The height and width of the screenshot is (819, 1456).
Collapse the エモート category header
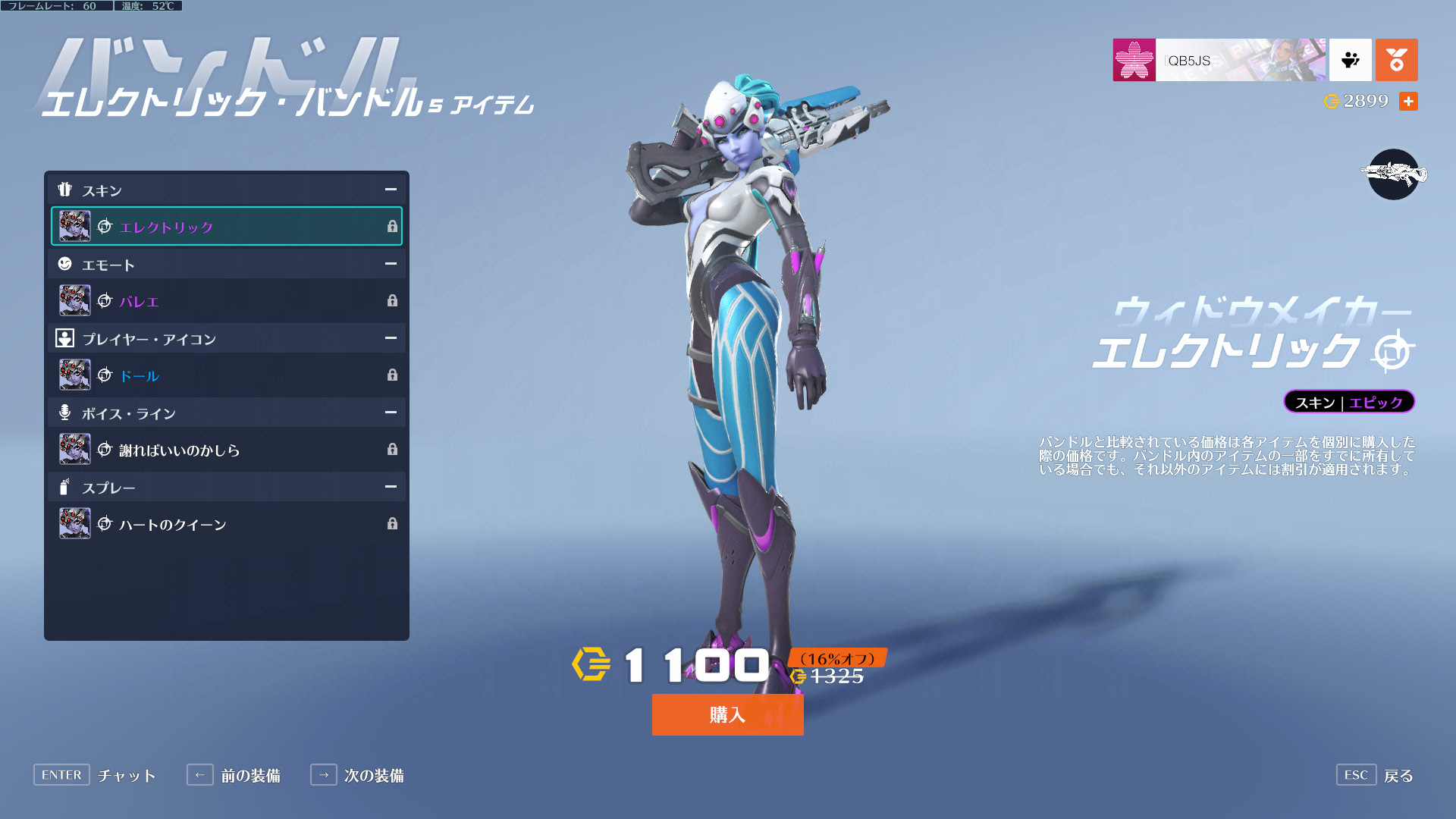point(391,264)
